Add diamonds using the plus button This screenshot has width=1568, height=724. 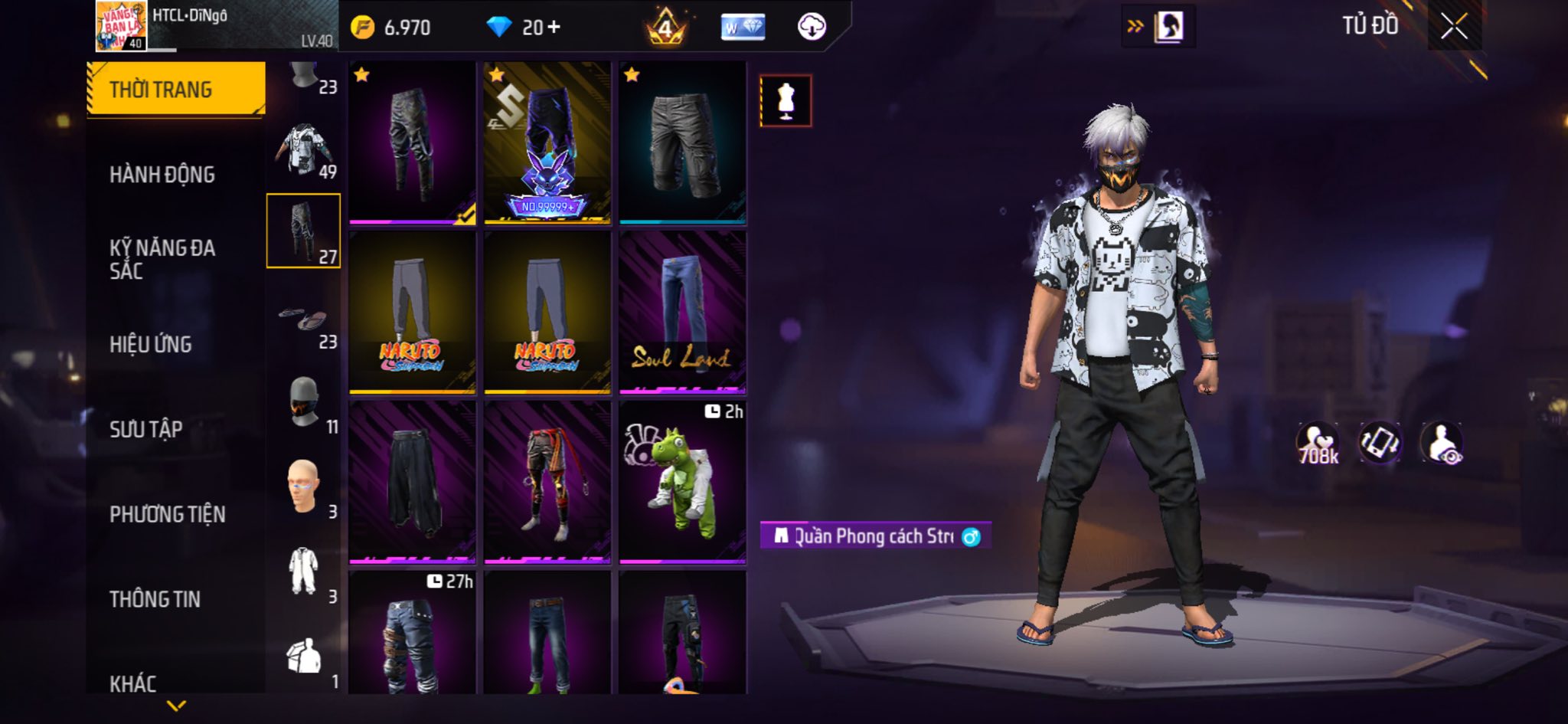(x=554, y=28)
